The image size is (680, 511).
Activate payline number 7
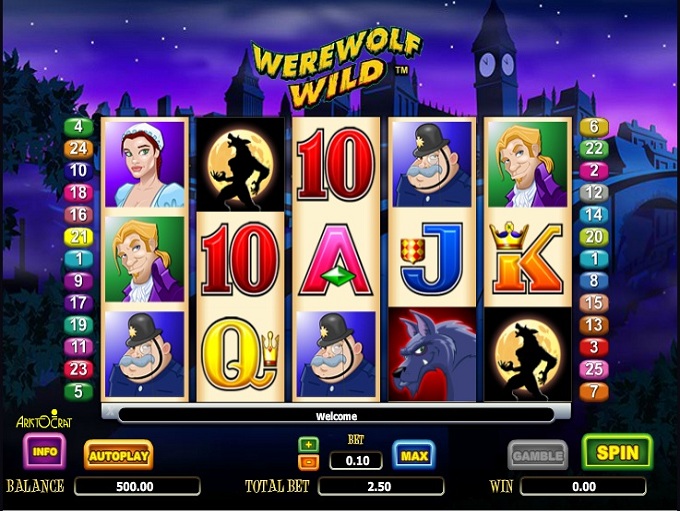[x=594, y=391]
